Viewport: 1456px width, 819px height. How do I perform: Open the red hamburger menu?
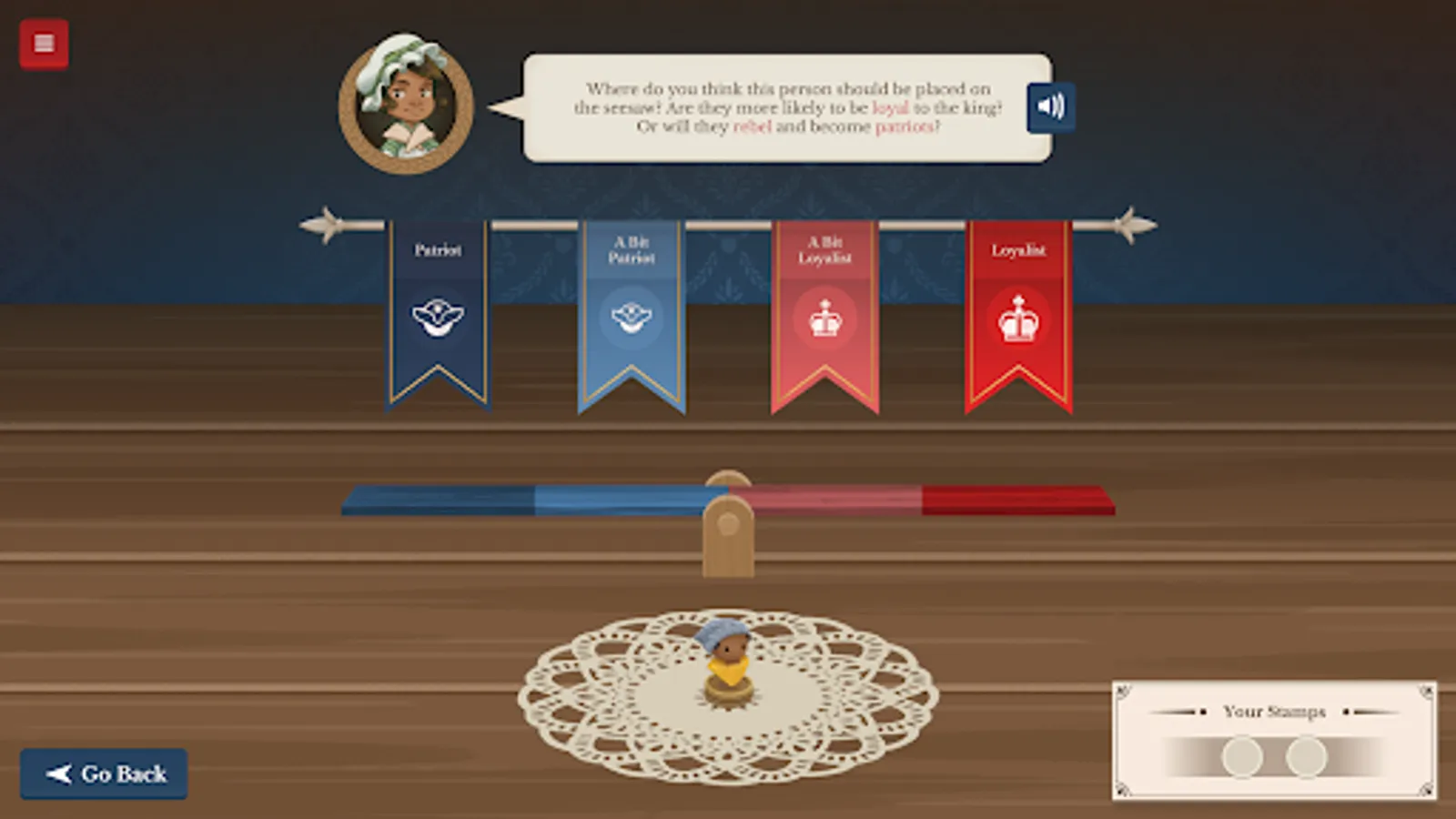pos(44,44)
